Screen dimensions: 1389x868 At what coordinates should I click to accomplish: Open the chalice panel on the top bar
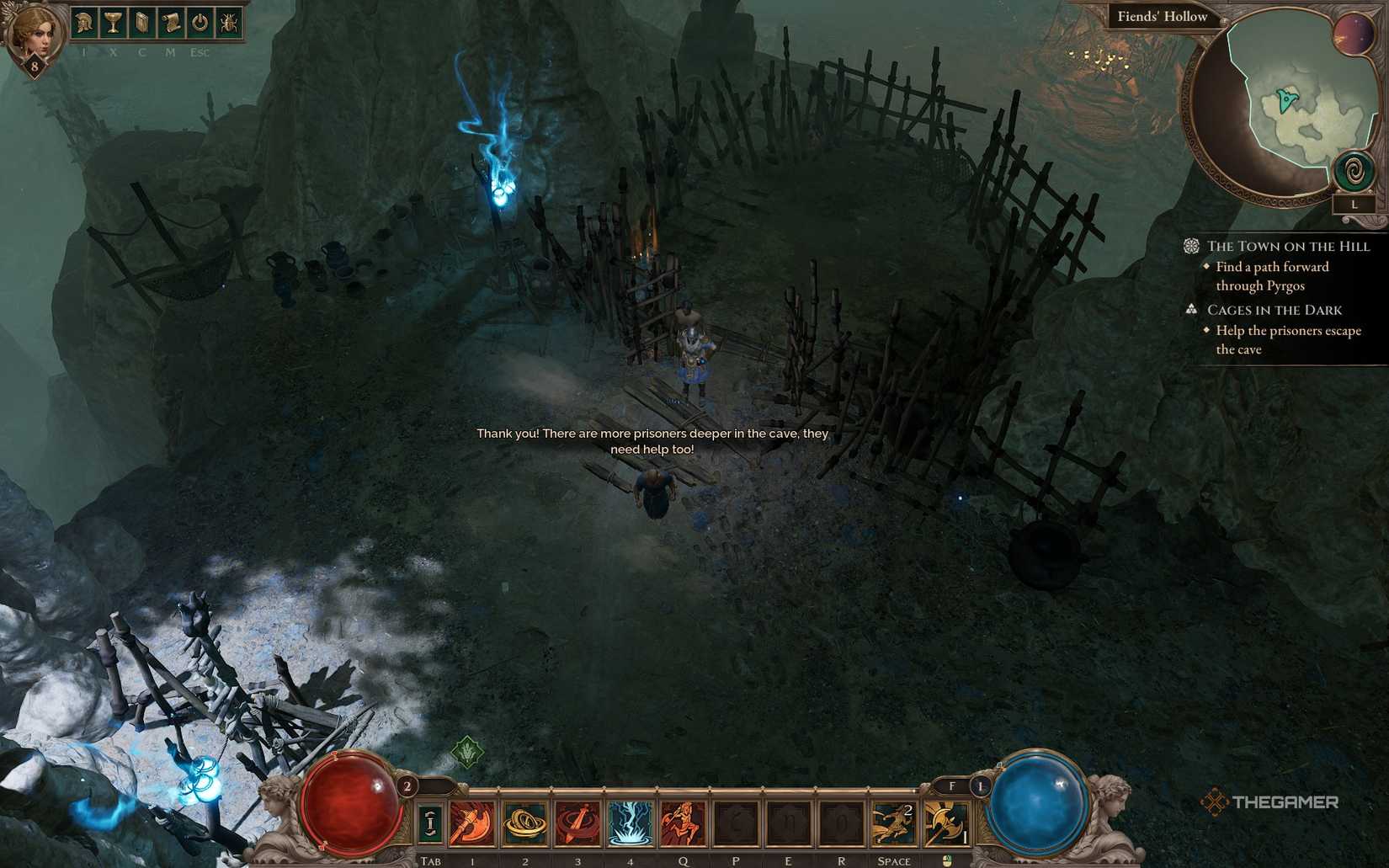click(112, 23)
